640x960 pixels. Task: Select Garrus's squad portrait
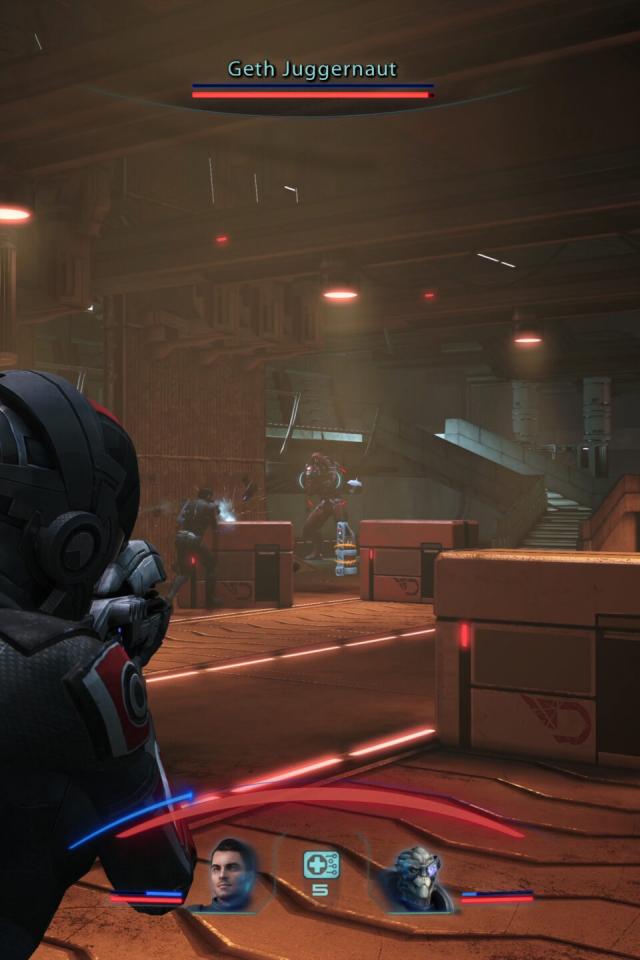(414, 878)
